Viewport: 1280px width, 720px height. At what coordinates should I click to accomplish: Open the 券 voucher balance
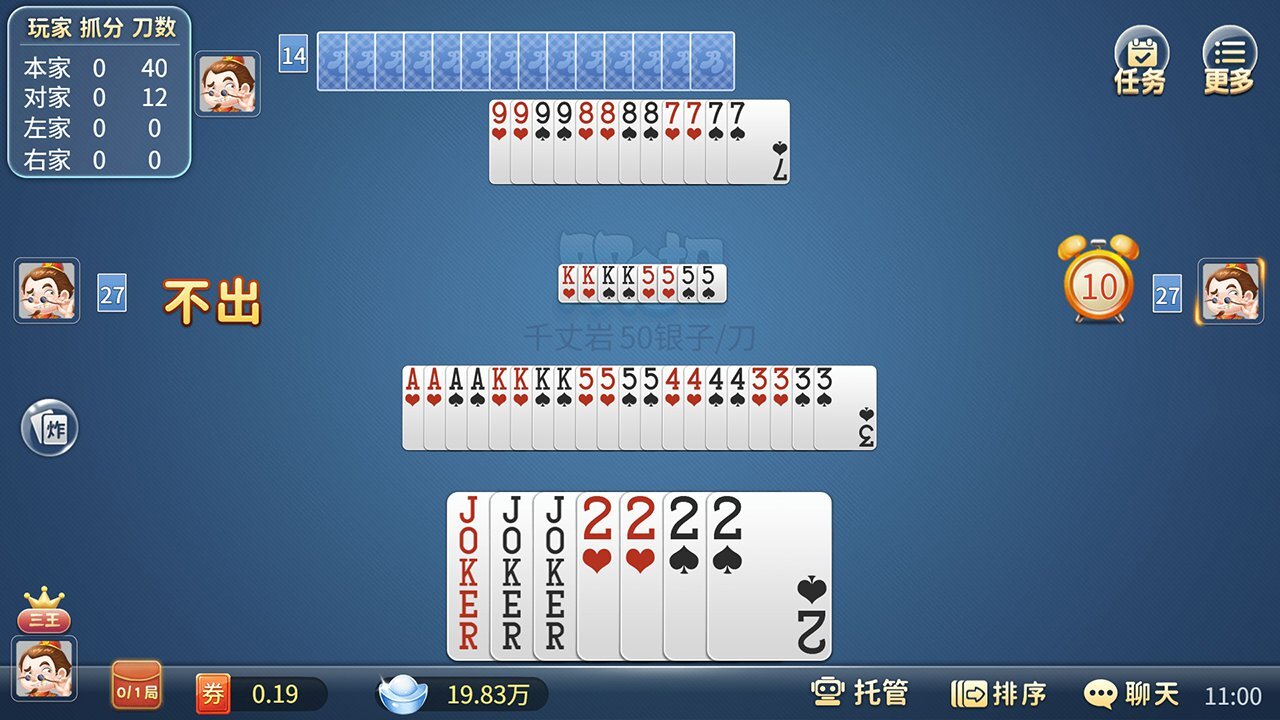click(213, 694)
